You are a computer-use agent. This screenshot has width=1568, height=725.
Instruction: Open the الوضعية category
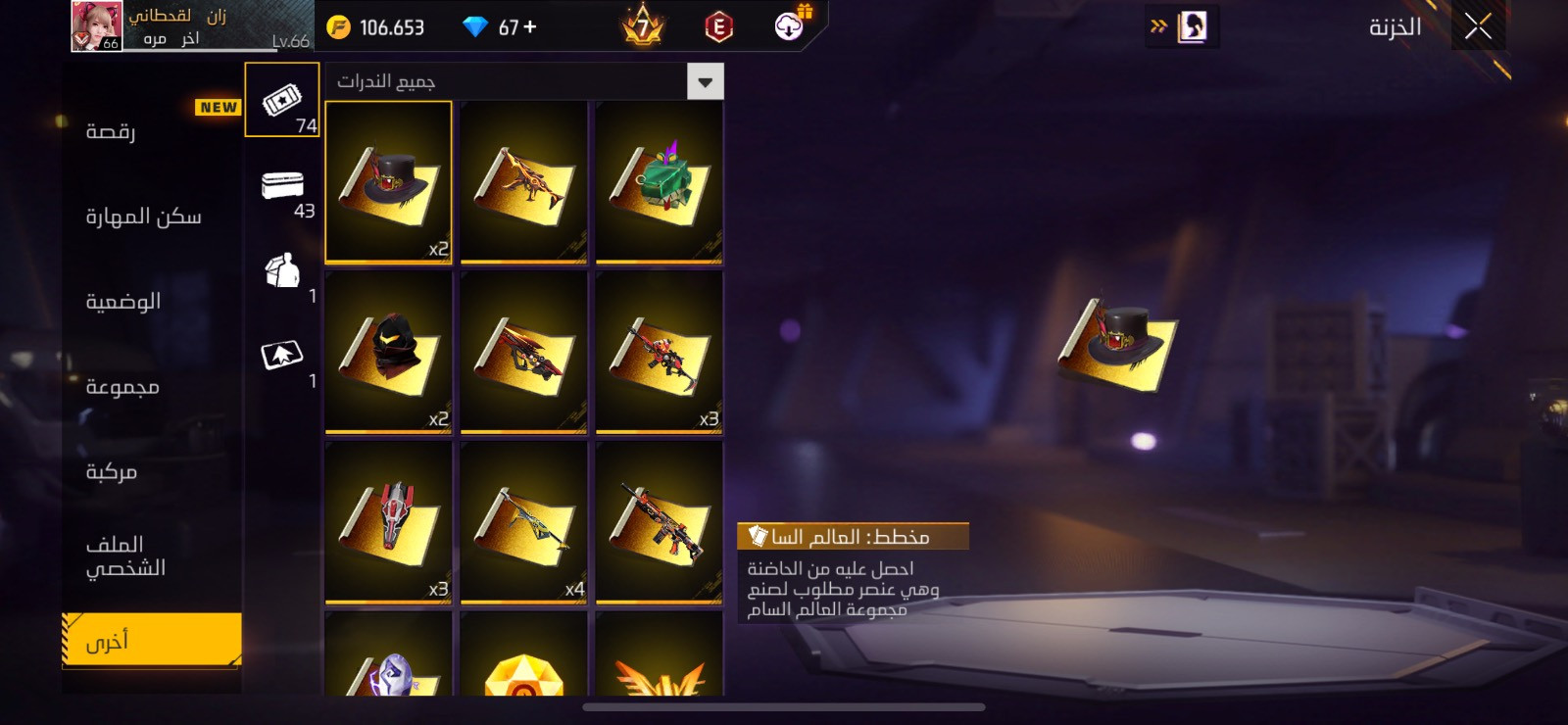pos(123,302)
